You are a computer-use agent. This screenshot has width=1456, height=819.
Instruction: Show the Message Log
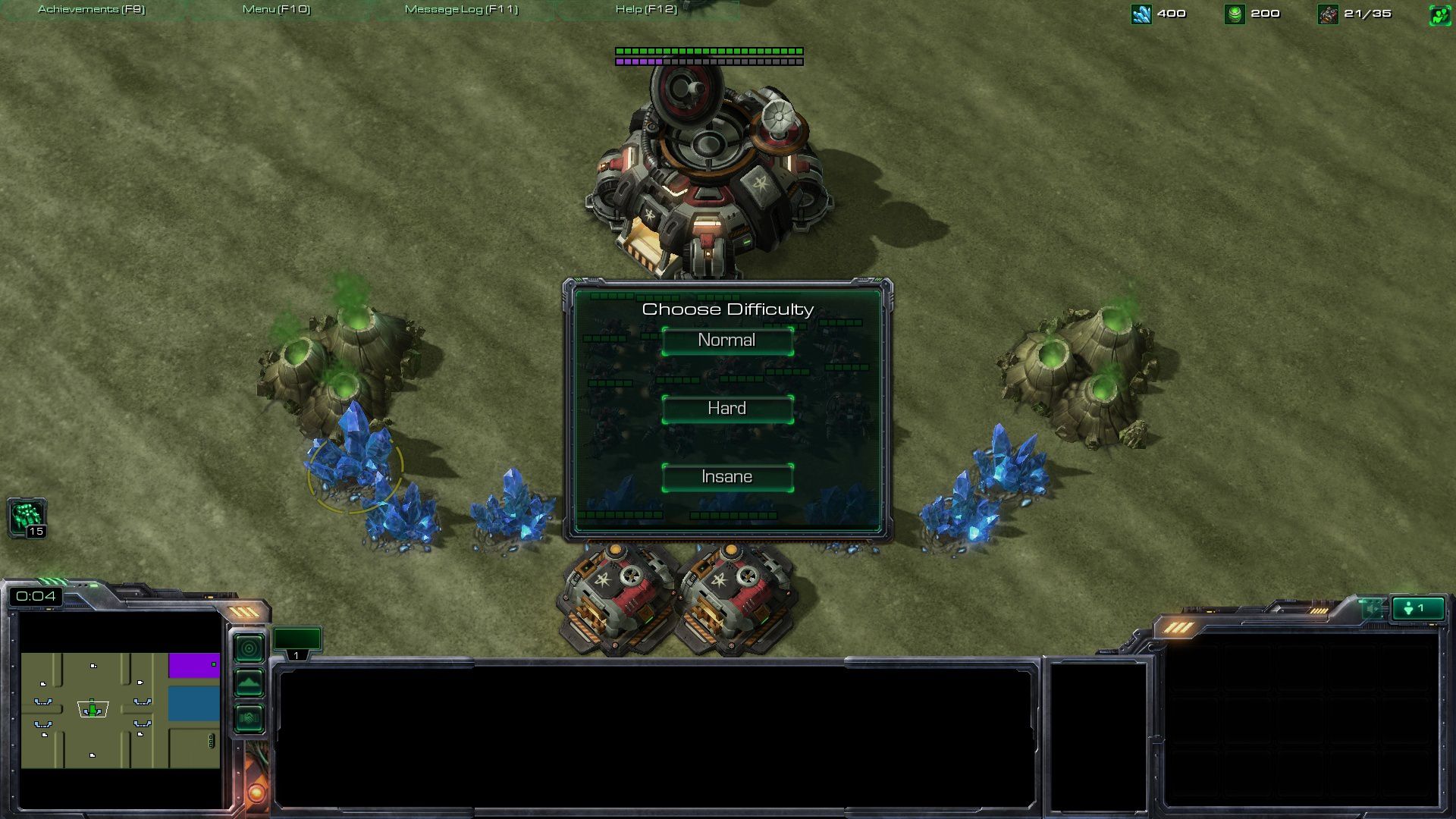[x=461, y=9]
